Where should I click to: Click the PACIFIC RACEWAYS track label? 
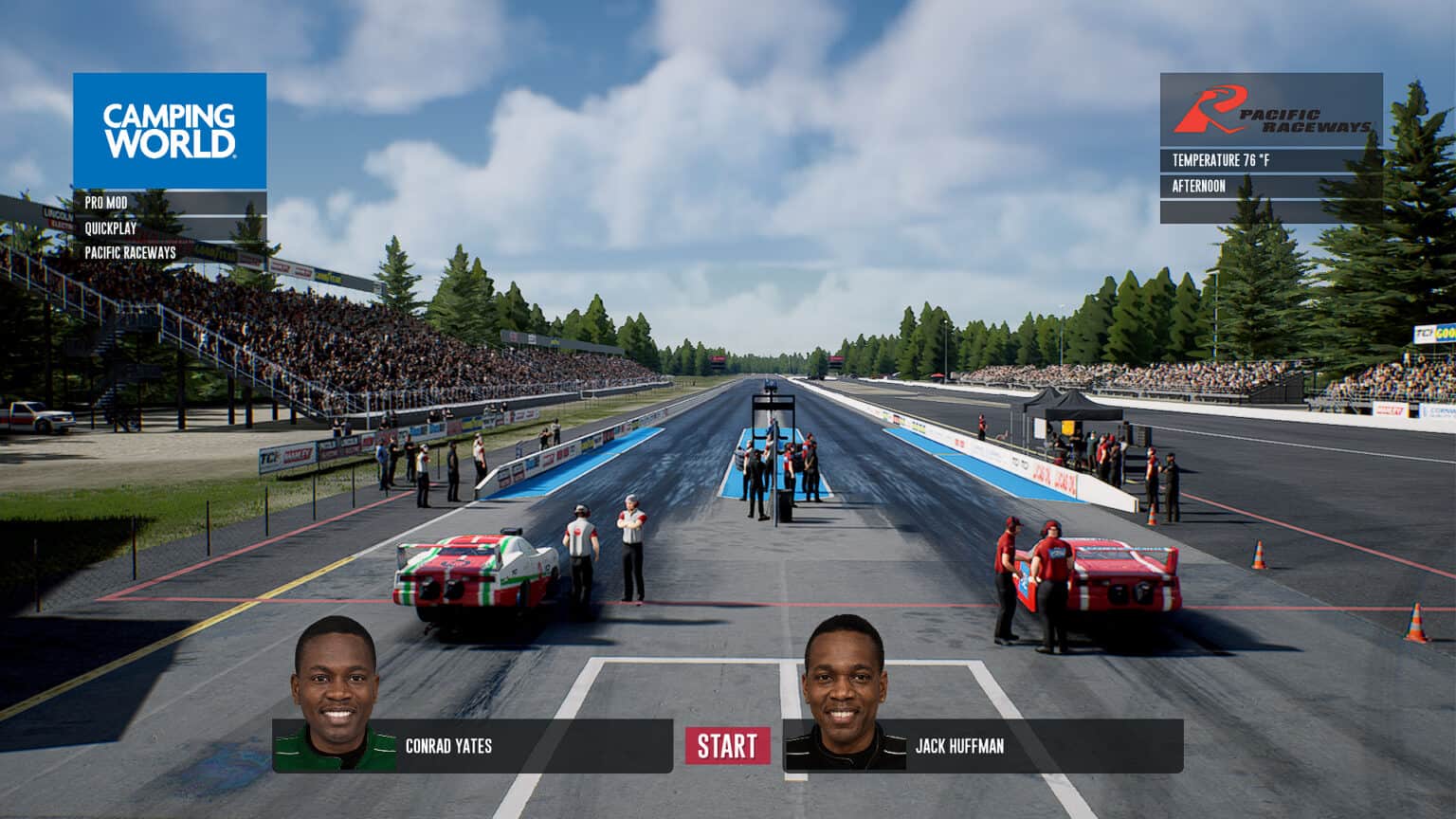click(132, 253)
